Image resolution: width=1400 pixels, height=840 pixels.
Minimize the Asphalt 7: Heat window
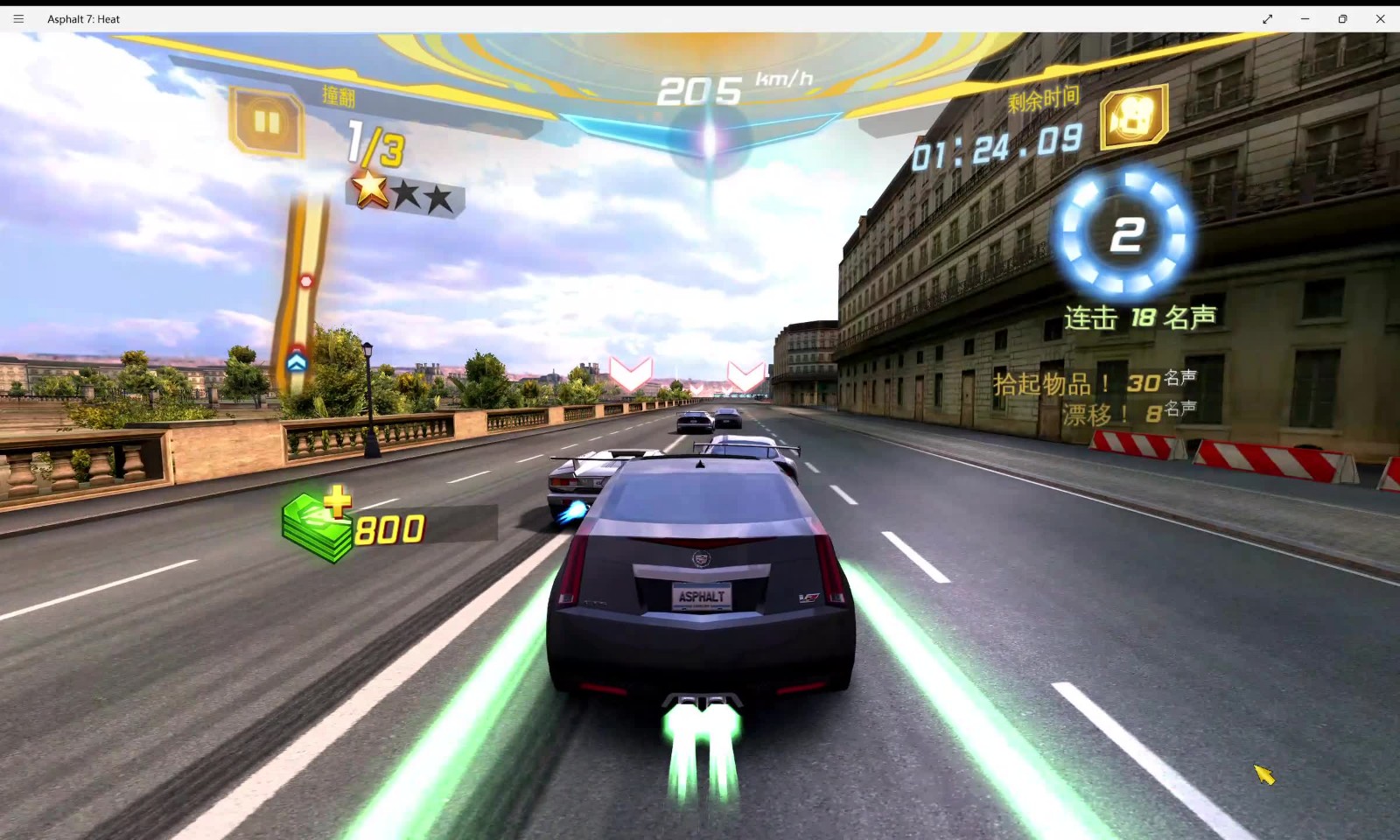(x=1305, y=18)
